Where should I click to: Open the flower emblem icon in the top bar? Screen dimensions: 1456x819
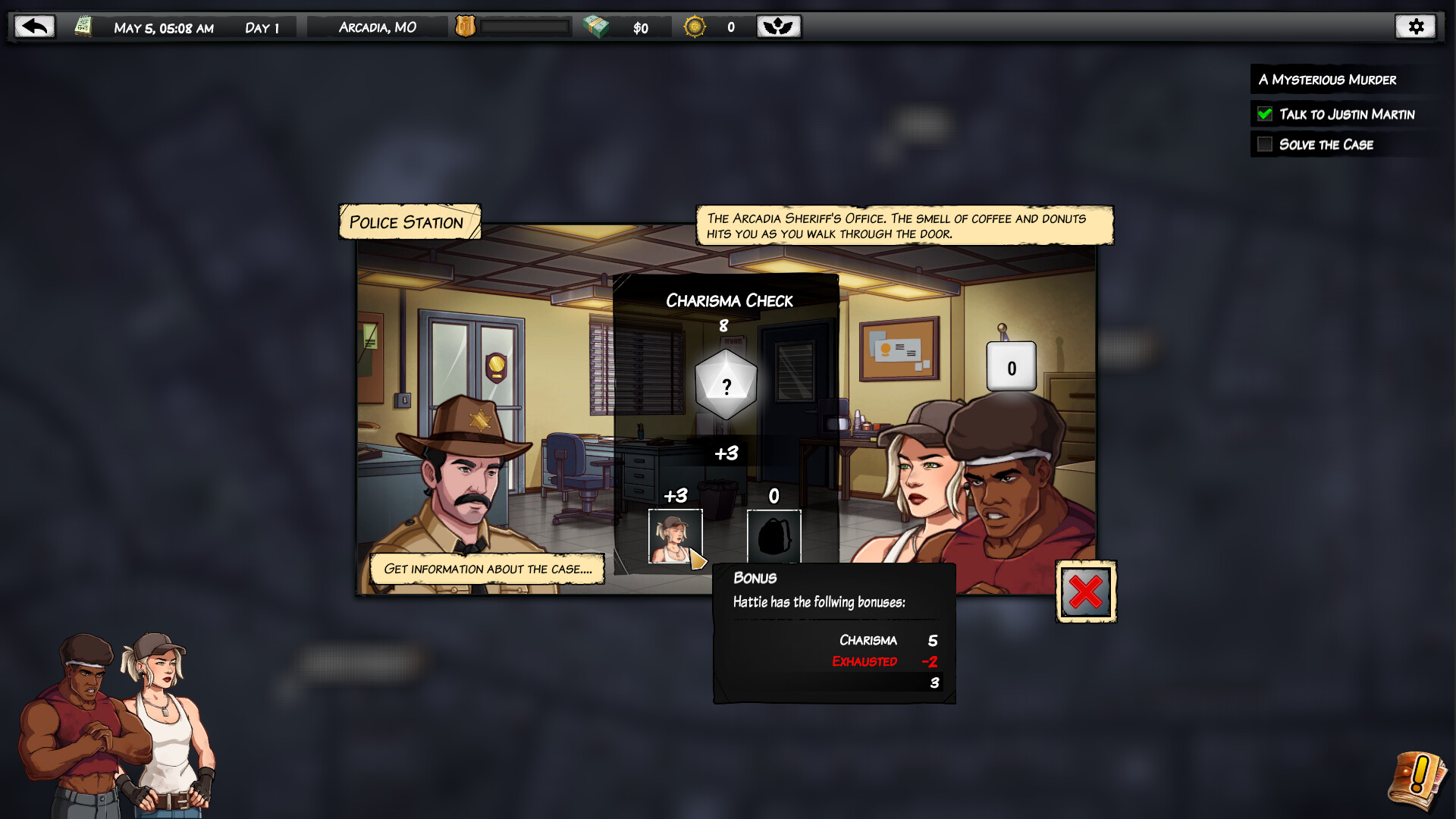coord(778,25)
